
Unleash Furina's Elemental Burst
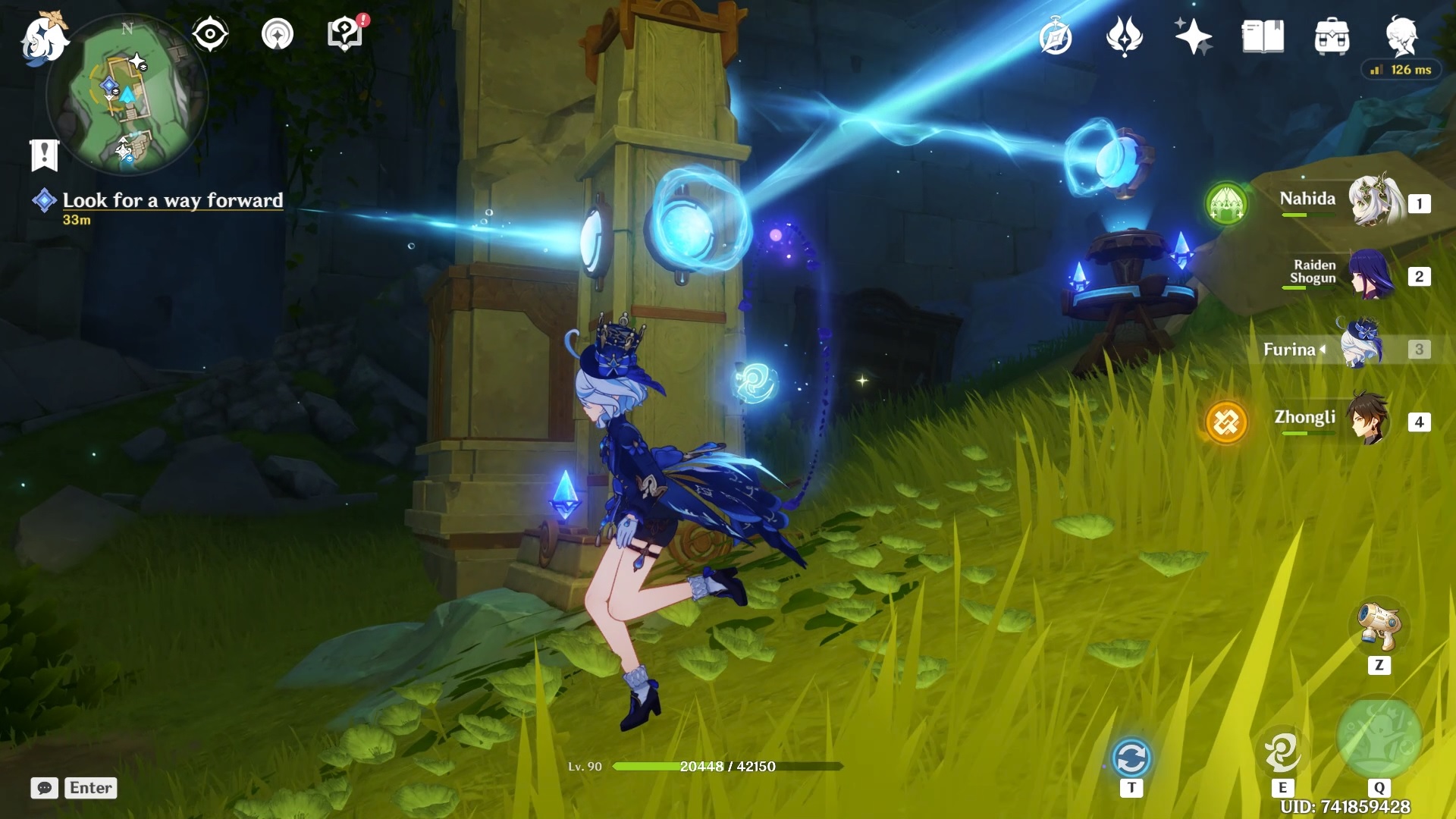click(1379, 737)
